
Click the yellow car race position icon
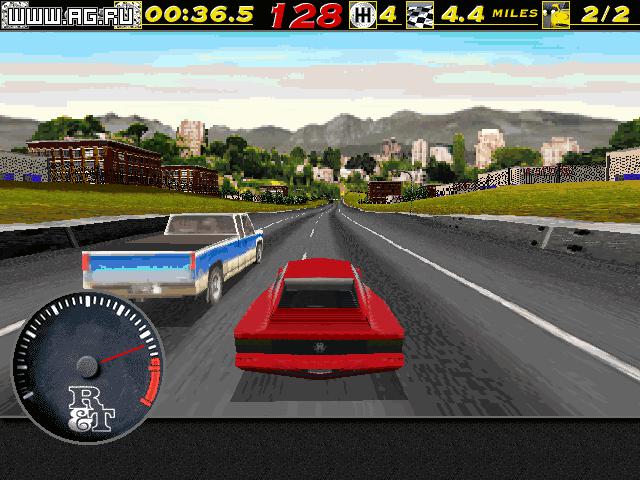(x=557, y=16)
